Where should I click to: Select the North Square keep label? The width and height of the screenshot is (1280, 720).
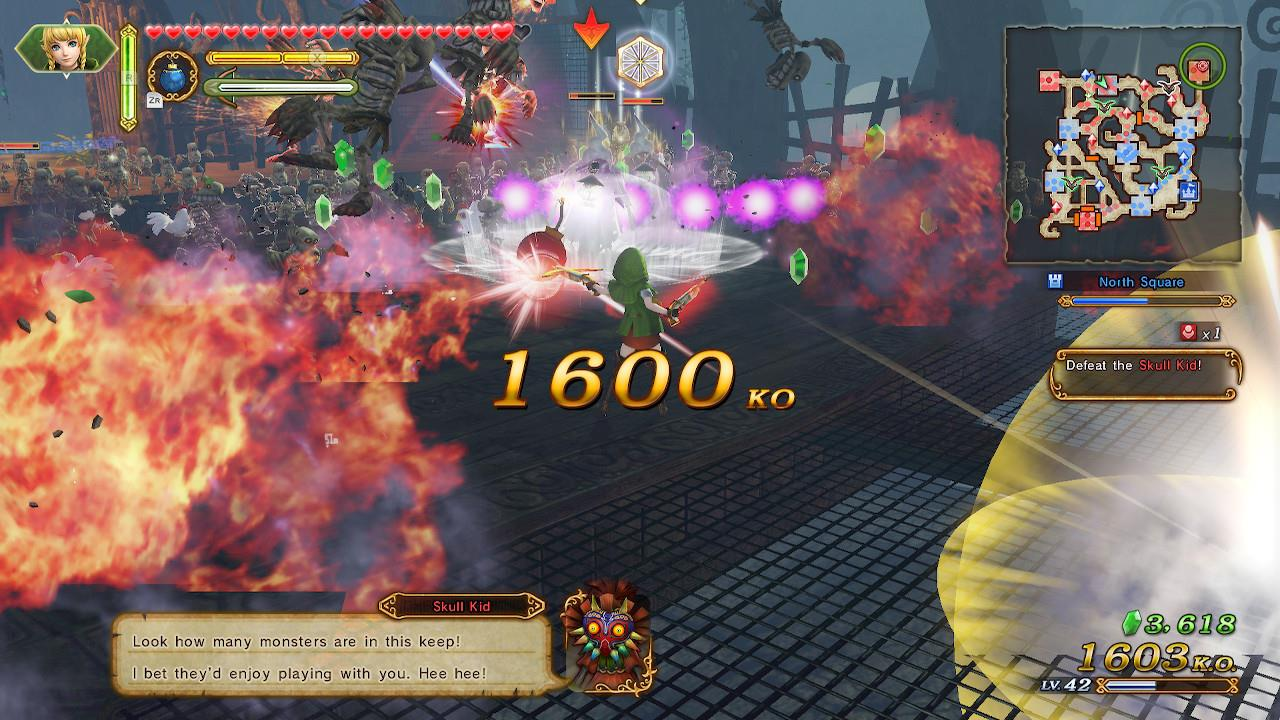click(x=1140, y=283)
